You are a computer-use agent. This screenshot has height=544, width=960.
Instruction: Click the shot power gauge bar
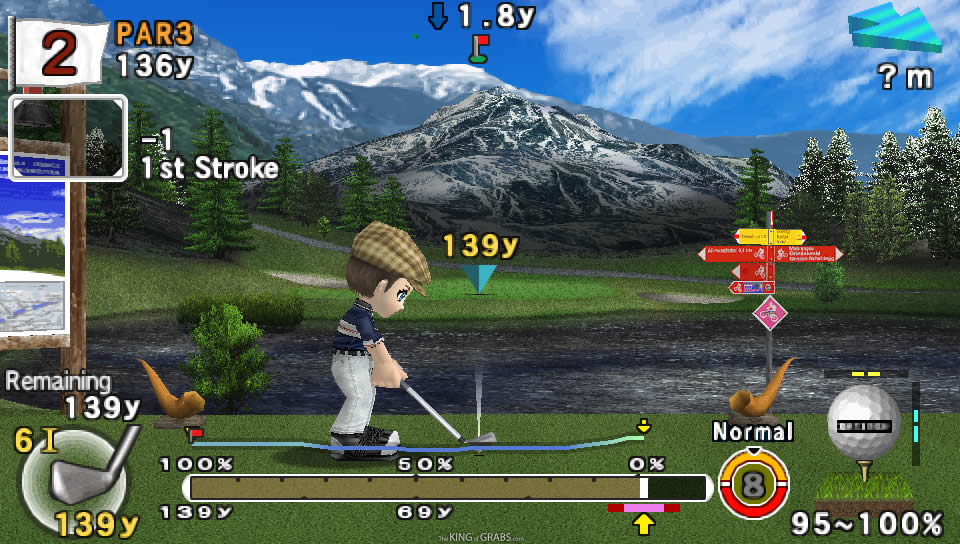click(446, 487)
